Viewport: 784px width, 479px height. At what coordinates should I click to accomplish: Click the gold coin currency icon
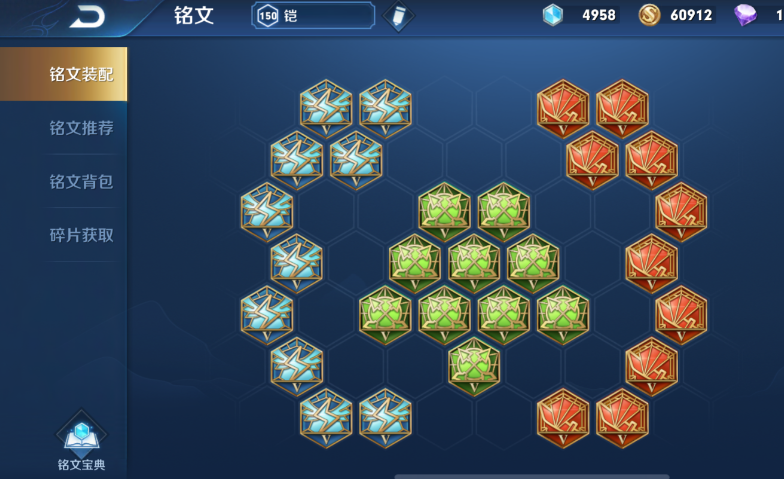[649, 15]
